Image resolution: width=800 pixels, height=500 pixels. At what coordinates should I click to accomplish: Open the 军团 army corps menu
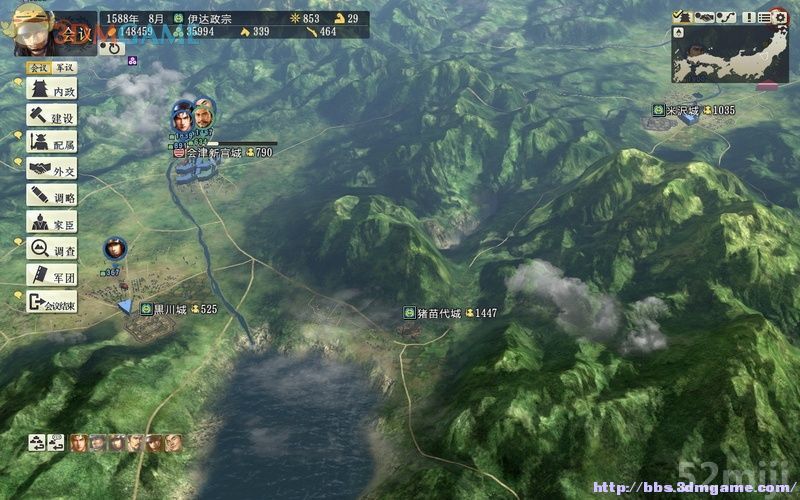51,275
